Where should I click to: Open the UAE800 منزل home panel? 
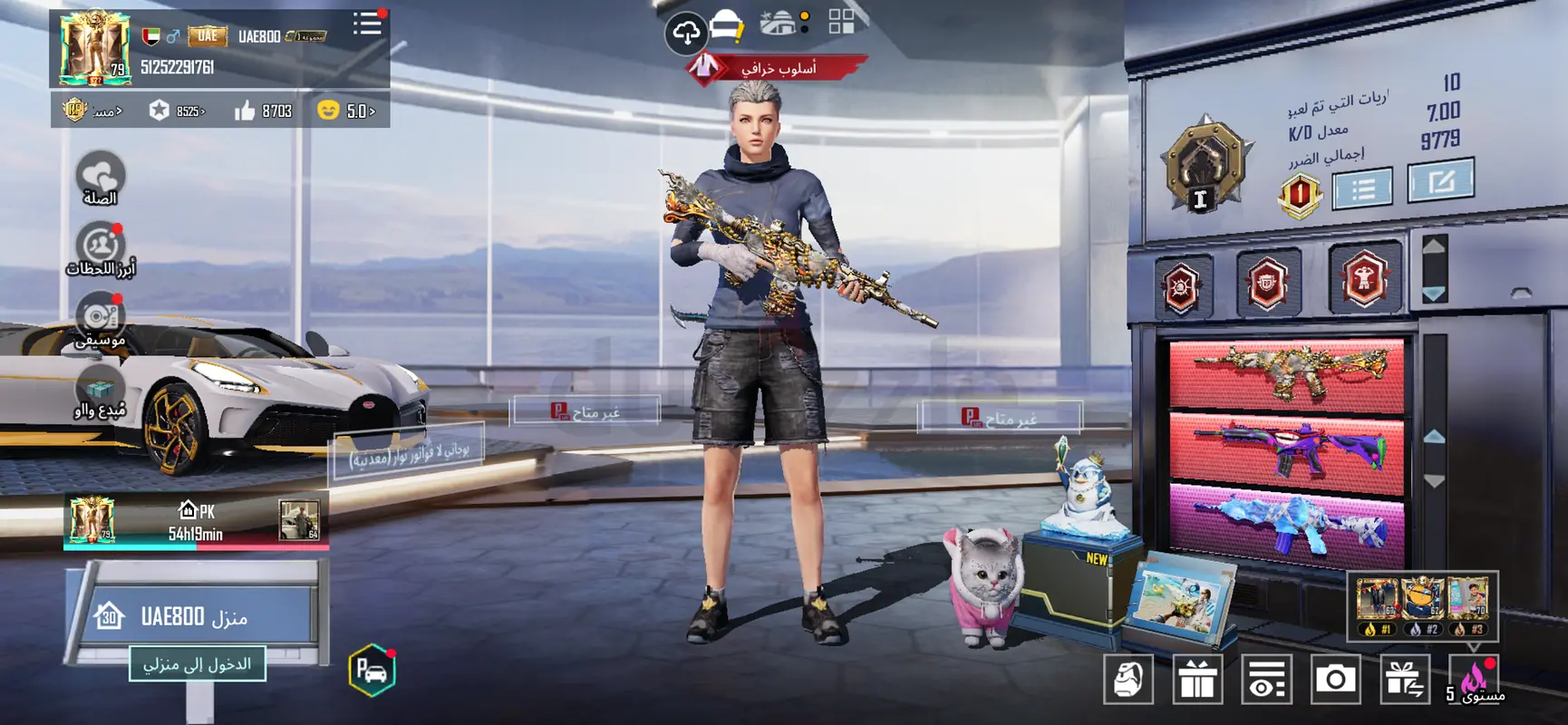(x=197, y=617)
